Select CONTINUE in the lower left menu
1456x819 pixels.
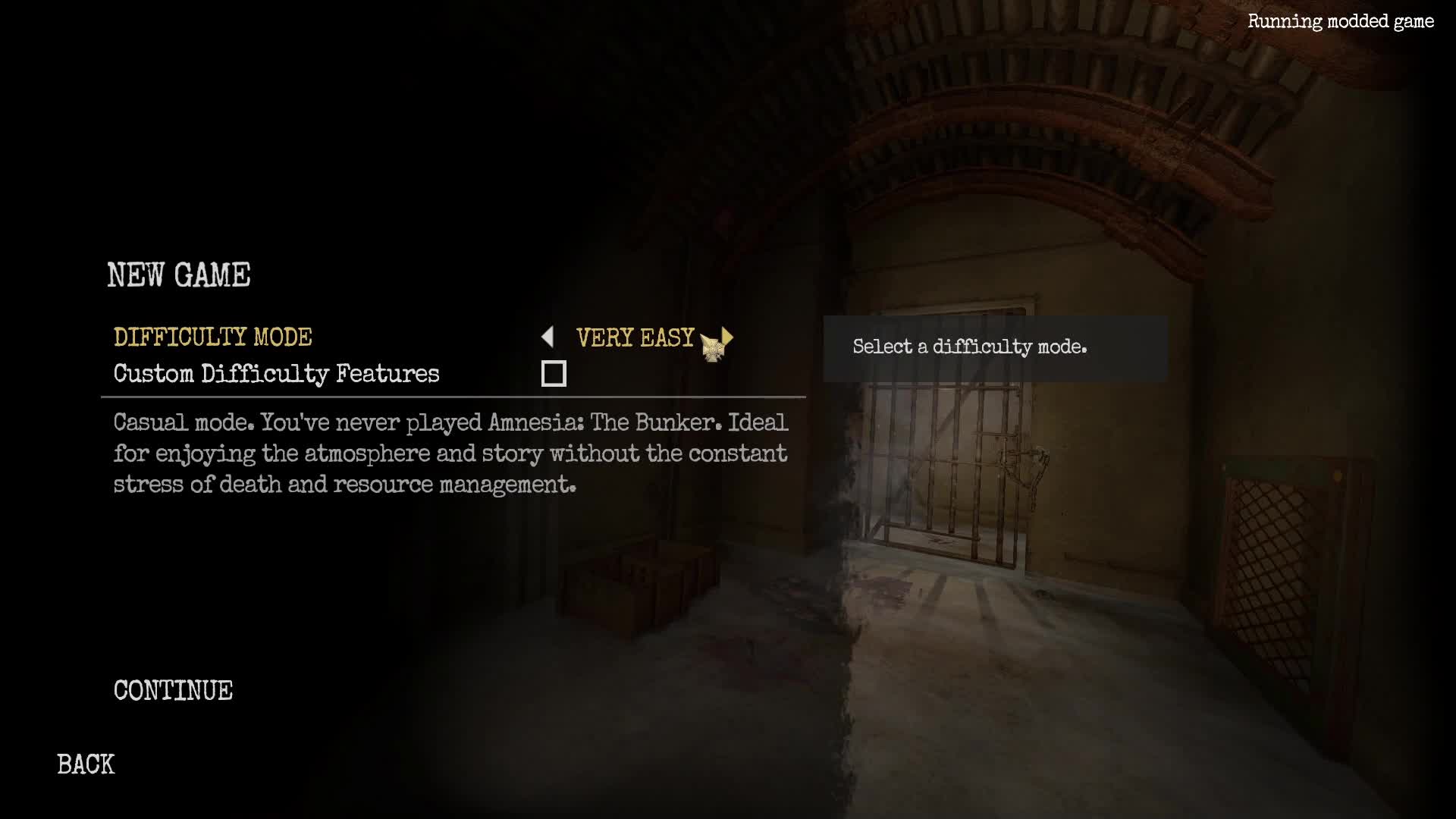[173, 690]
